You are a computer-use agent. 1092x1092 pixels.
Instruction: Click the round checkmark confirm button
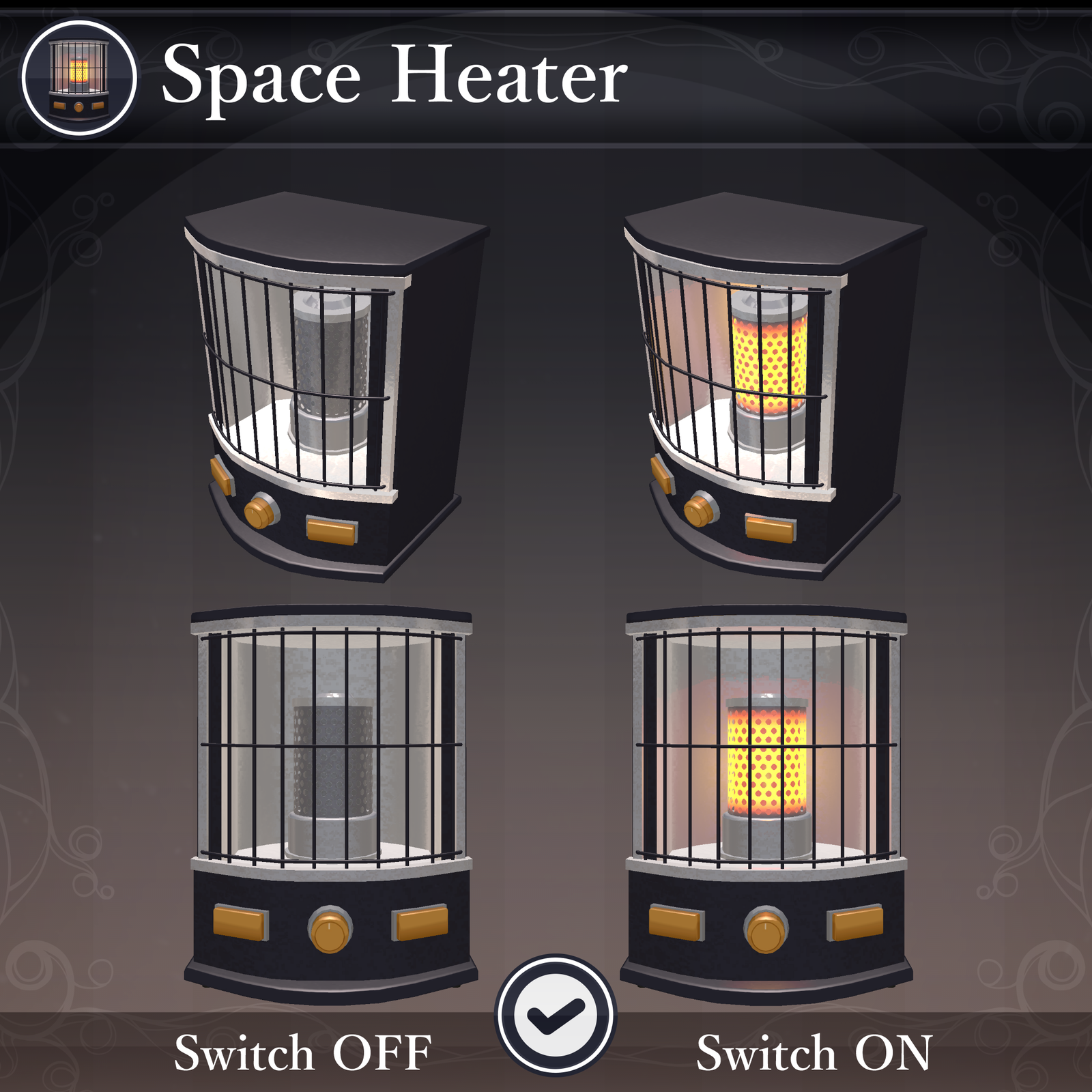[x=556, y=1015]
